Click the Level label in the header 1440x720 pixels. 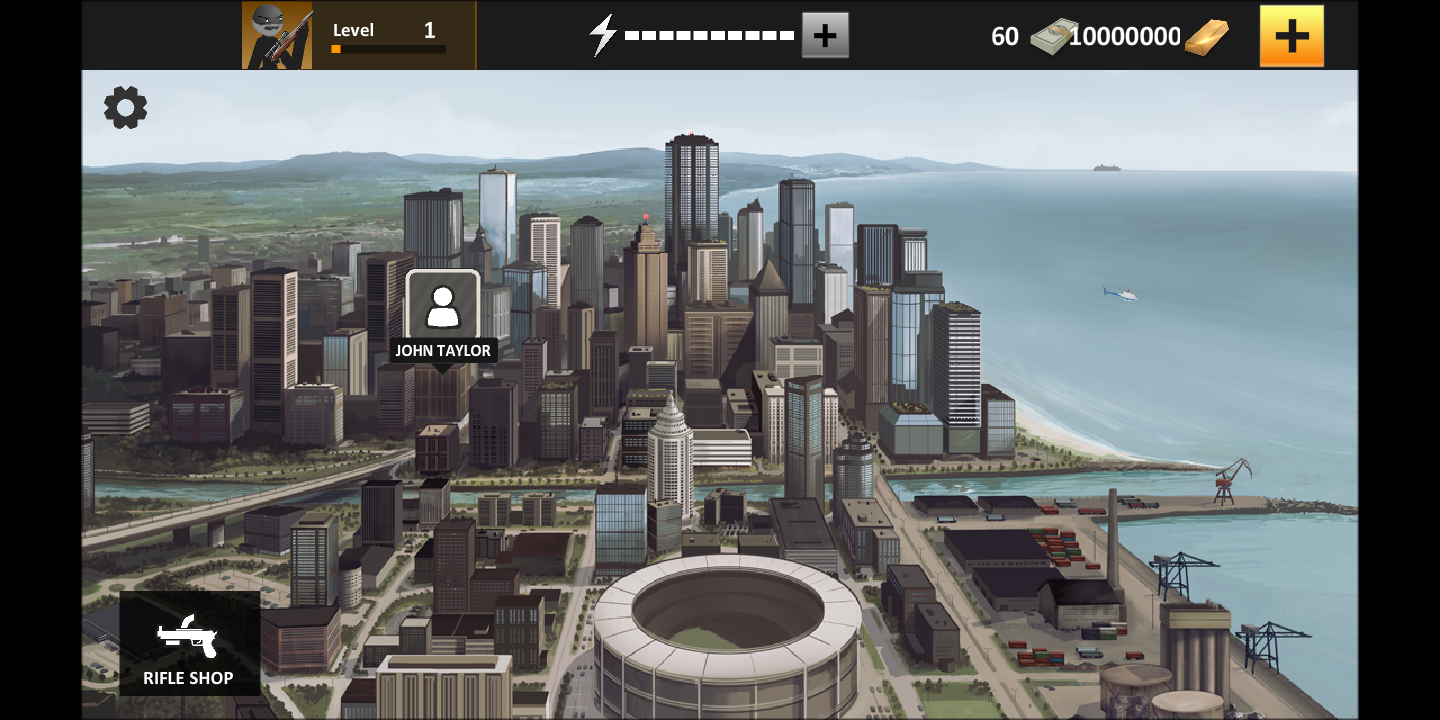click(354, 30)
